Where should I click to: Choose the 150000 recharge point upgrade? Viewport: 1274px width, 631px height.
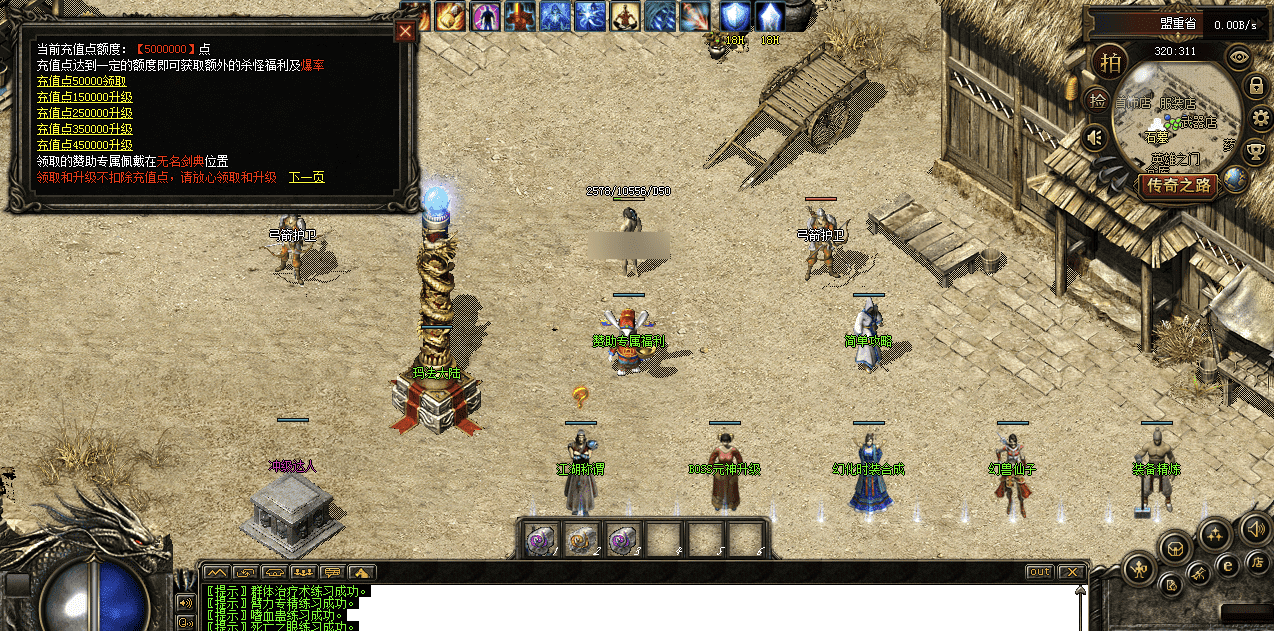pos(84,97)
